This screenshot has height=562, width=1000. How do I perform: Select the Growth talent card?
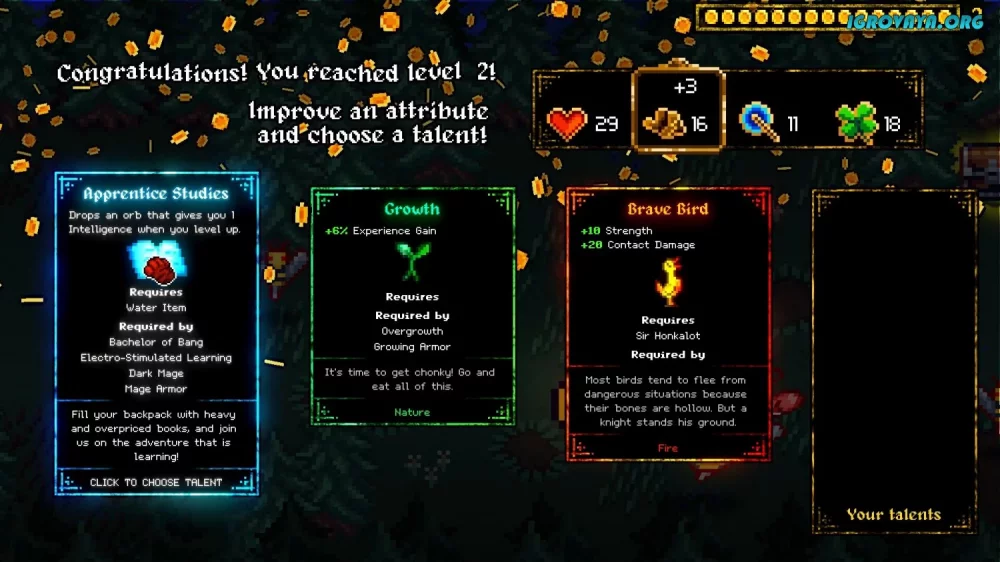point(412,305)
